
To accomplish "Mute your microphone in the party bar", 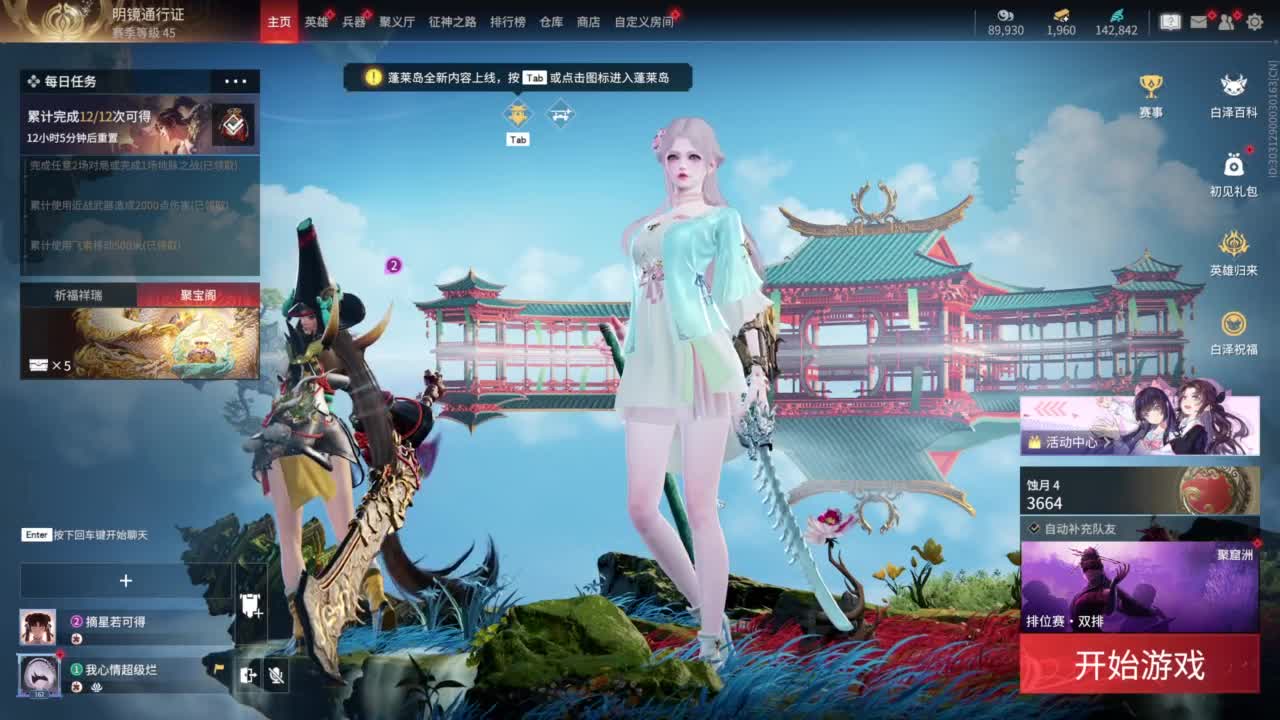I will tap(277, 675).
